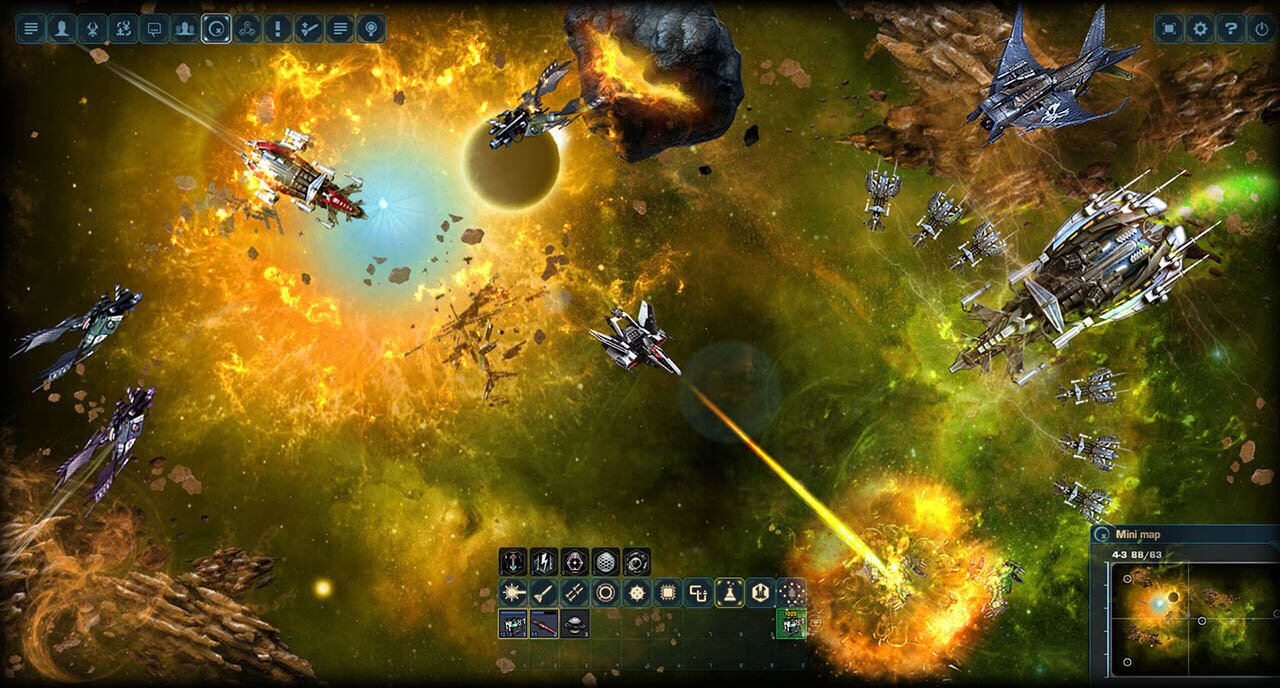
Task: Select the twin rockets category
Action: (575, 593)
